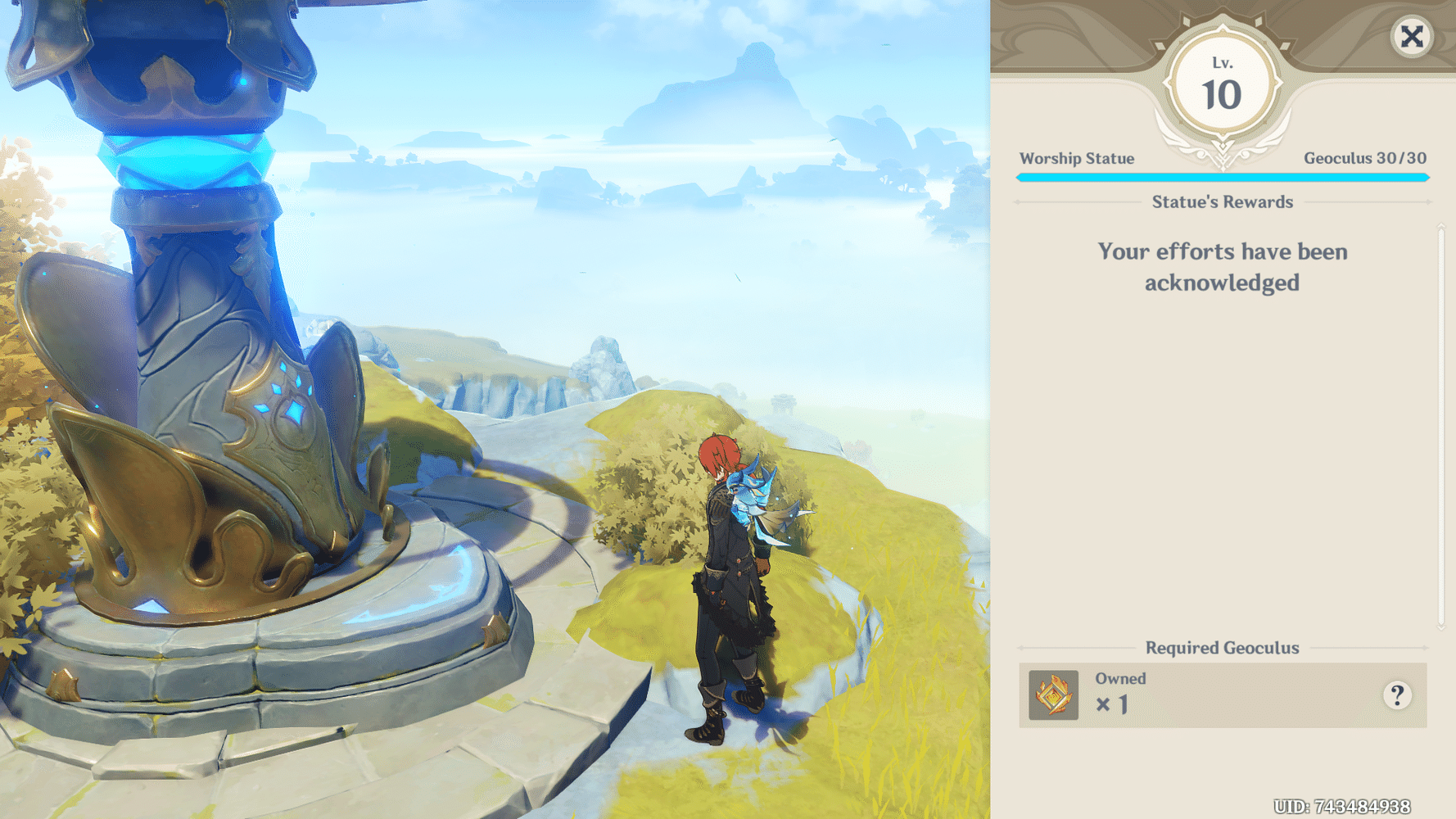Open the Geoculus help question mark

pos(1398,695)
